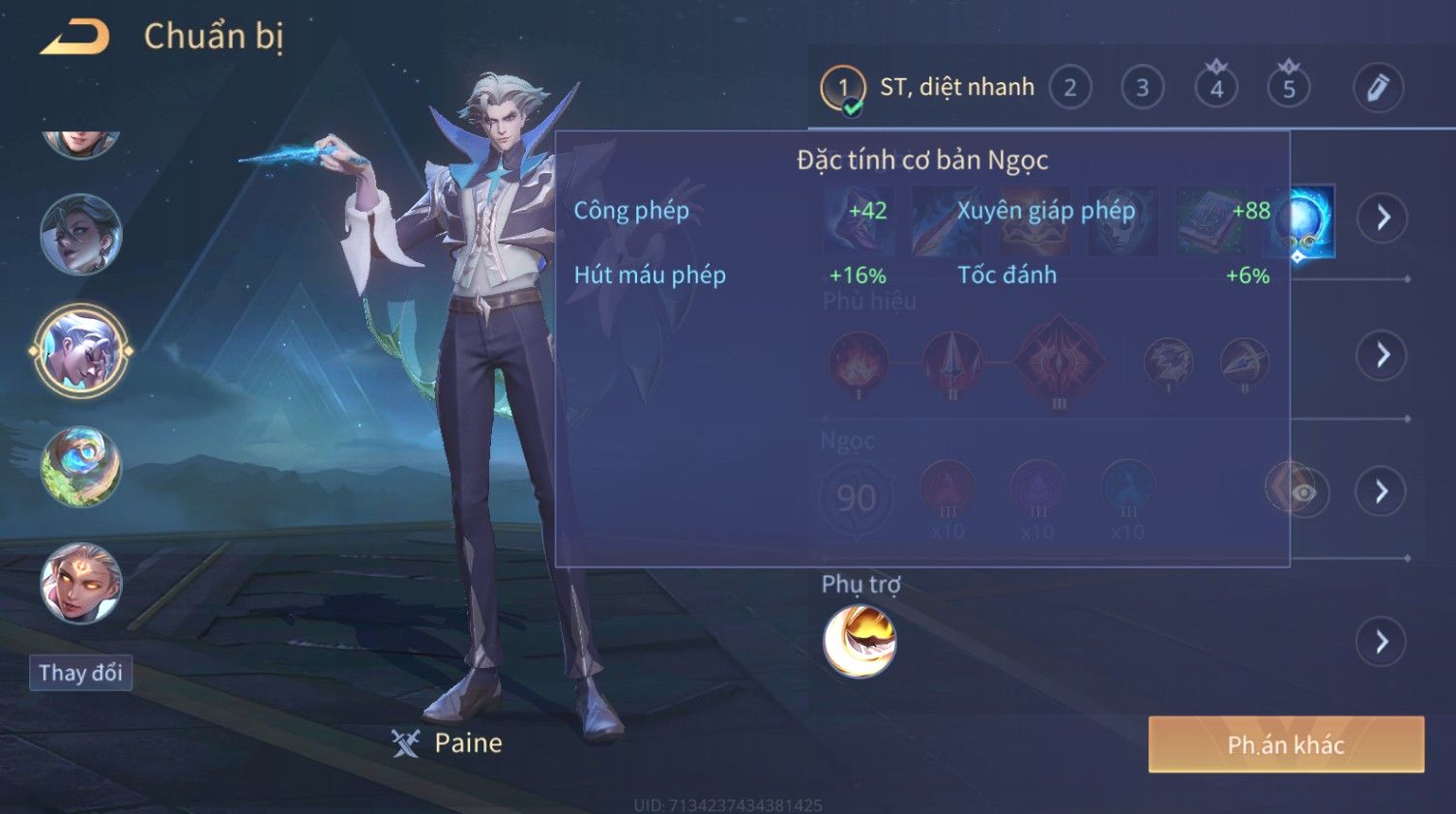Expand the Ngọc rune section arrow

[1383, 492]
